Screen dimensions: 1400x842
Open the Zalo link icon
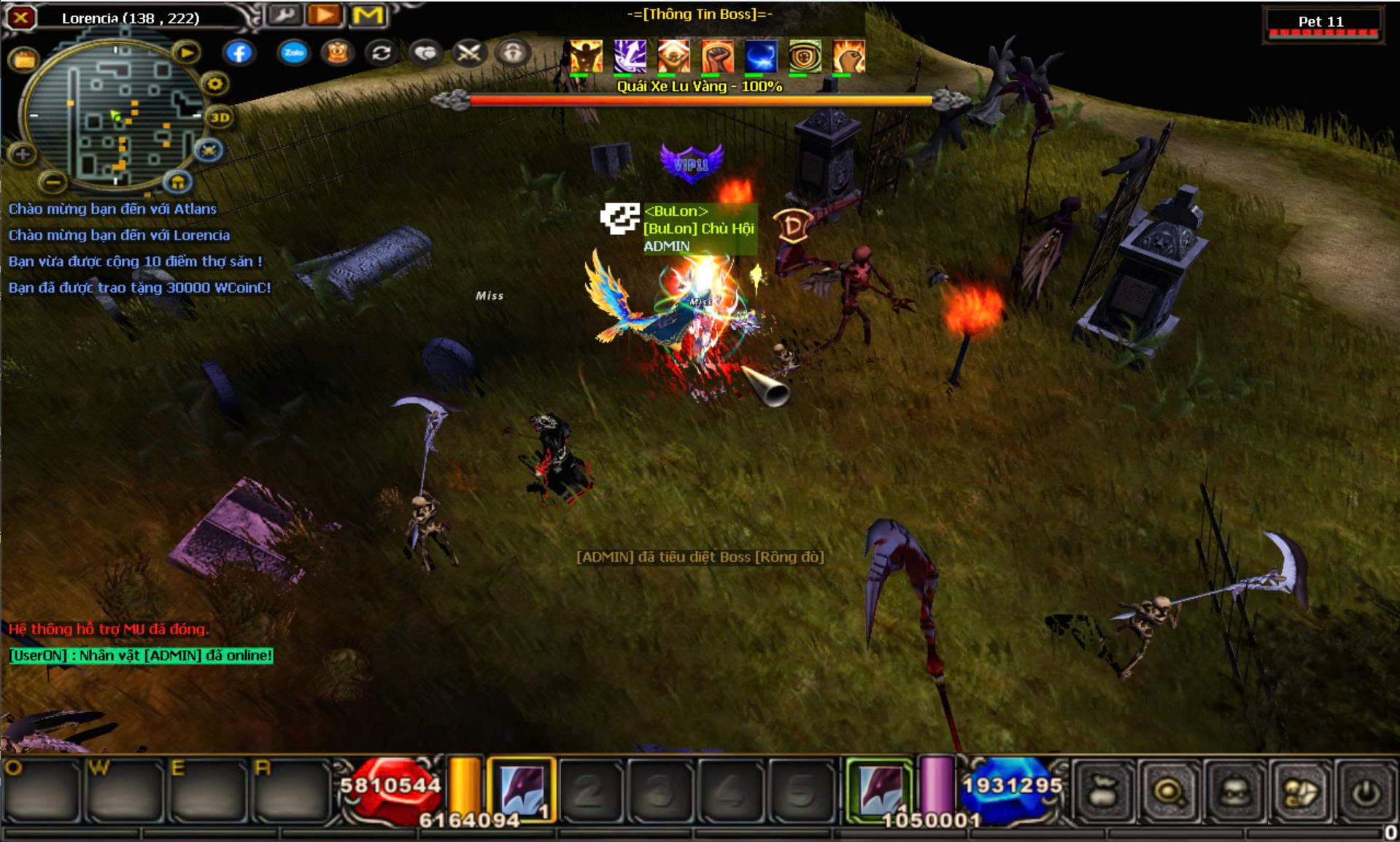point(293,53)
